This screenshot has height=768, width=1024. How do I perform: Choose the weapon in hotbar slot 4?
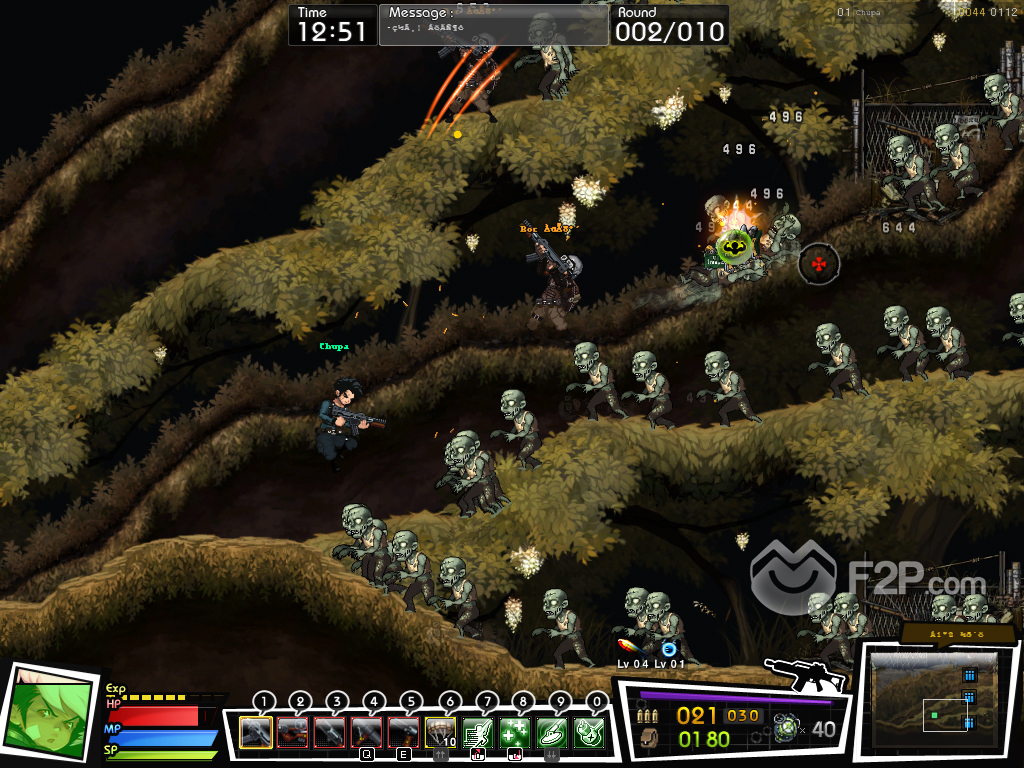coord(366,733)
